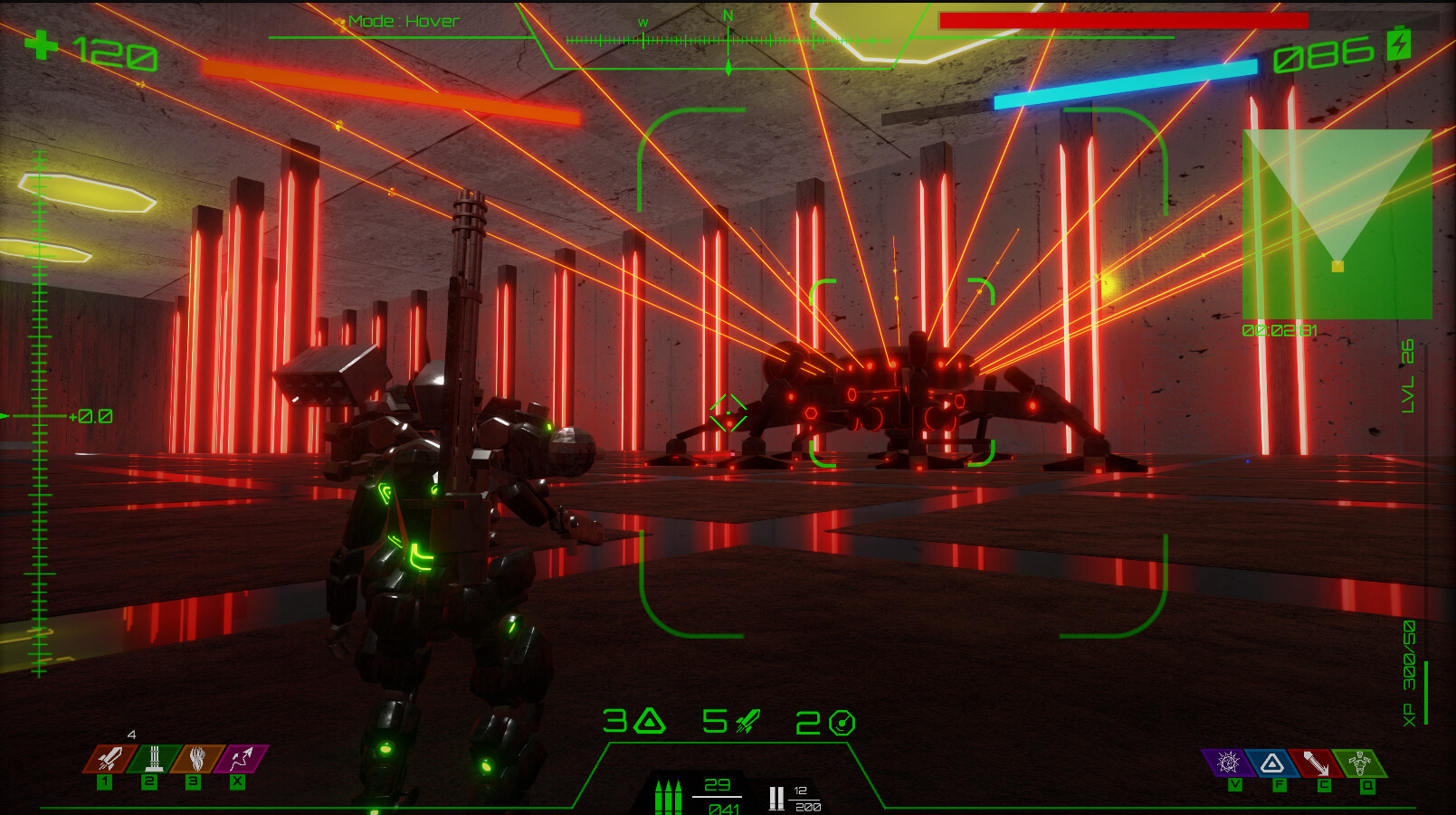Click the rocket ammo icon showing 5
The image size is (1456, 815).
pyautogui.click(x=744, y=723)
